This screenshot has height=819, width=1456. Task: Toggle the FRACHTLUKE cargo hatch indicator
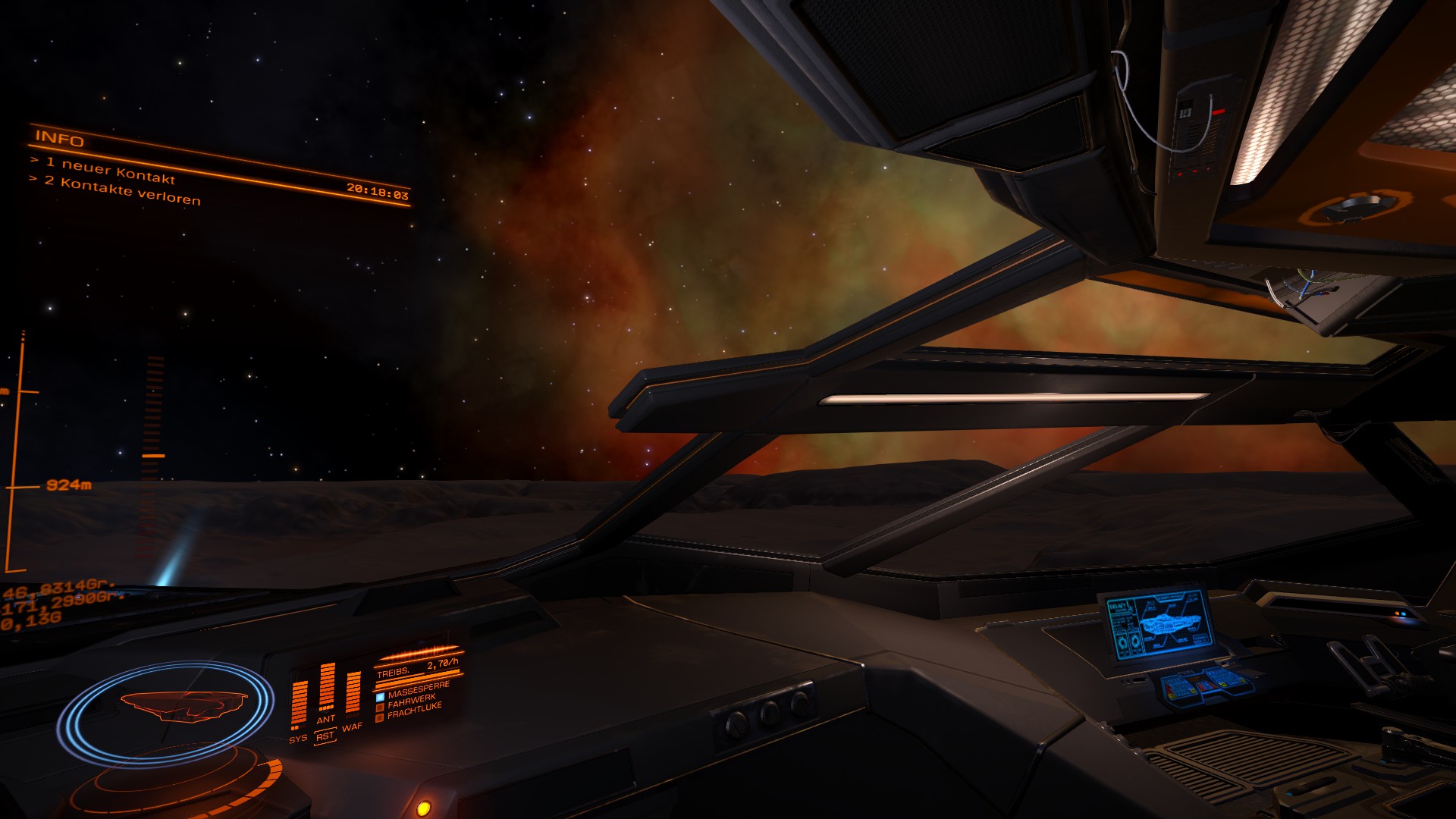coord(380,717)
